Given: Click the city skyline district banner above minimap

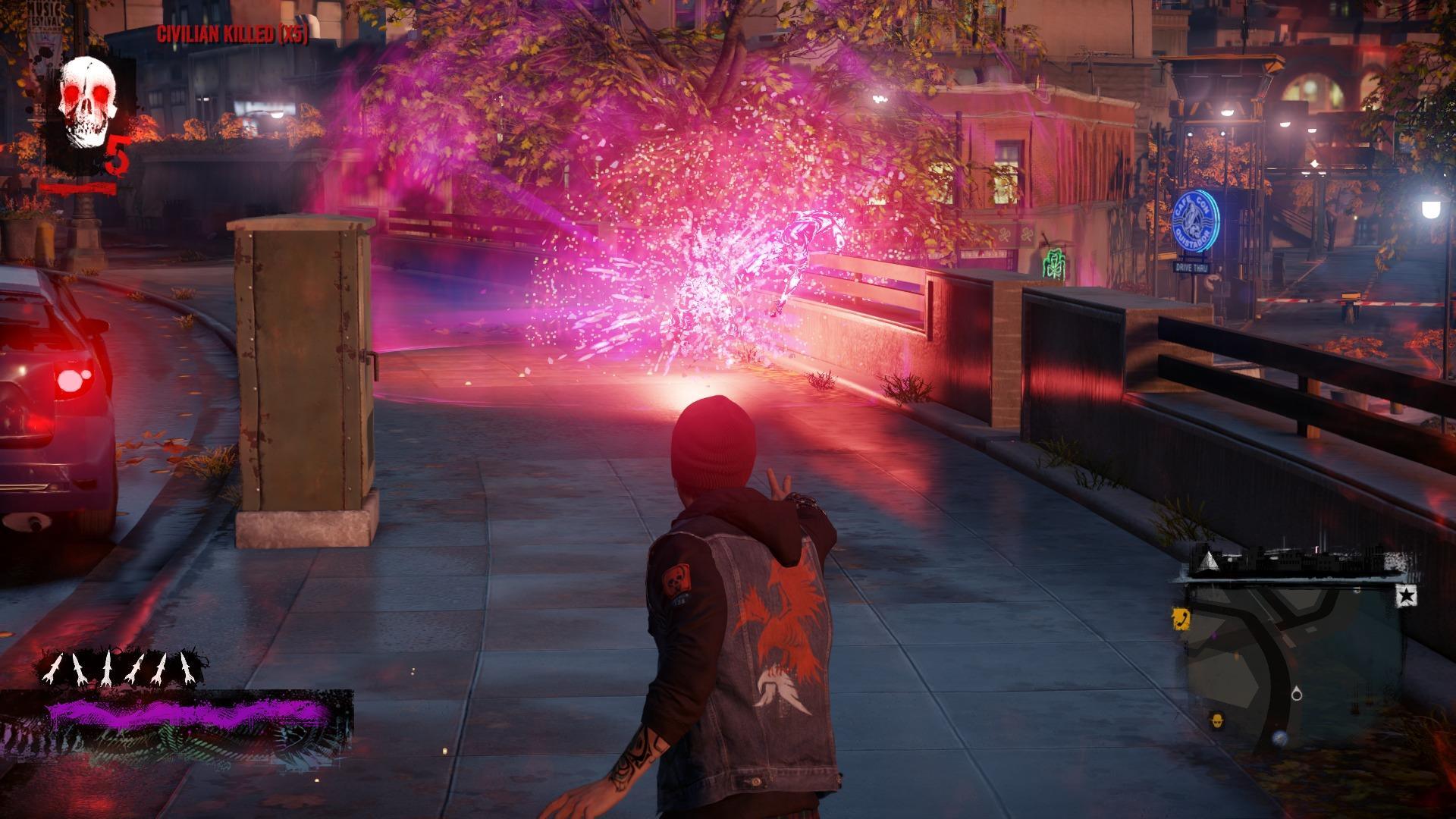Looking at the screenshot, I should click(x=1291, y=561).
